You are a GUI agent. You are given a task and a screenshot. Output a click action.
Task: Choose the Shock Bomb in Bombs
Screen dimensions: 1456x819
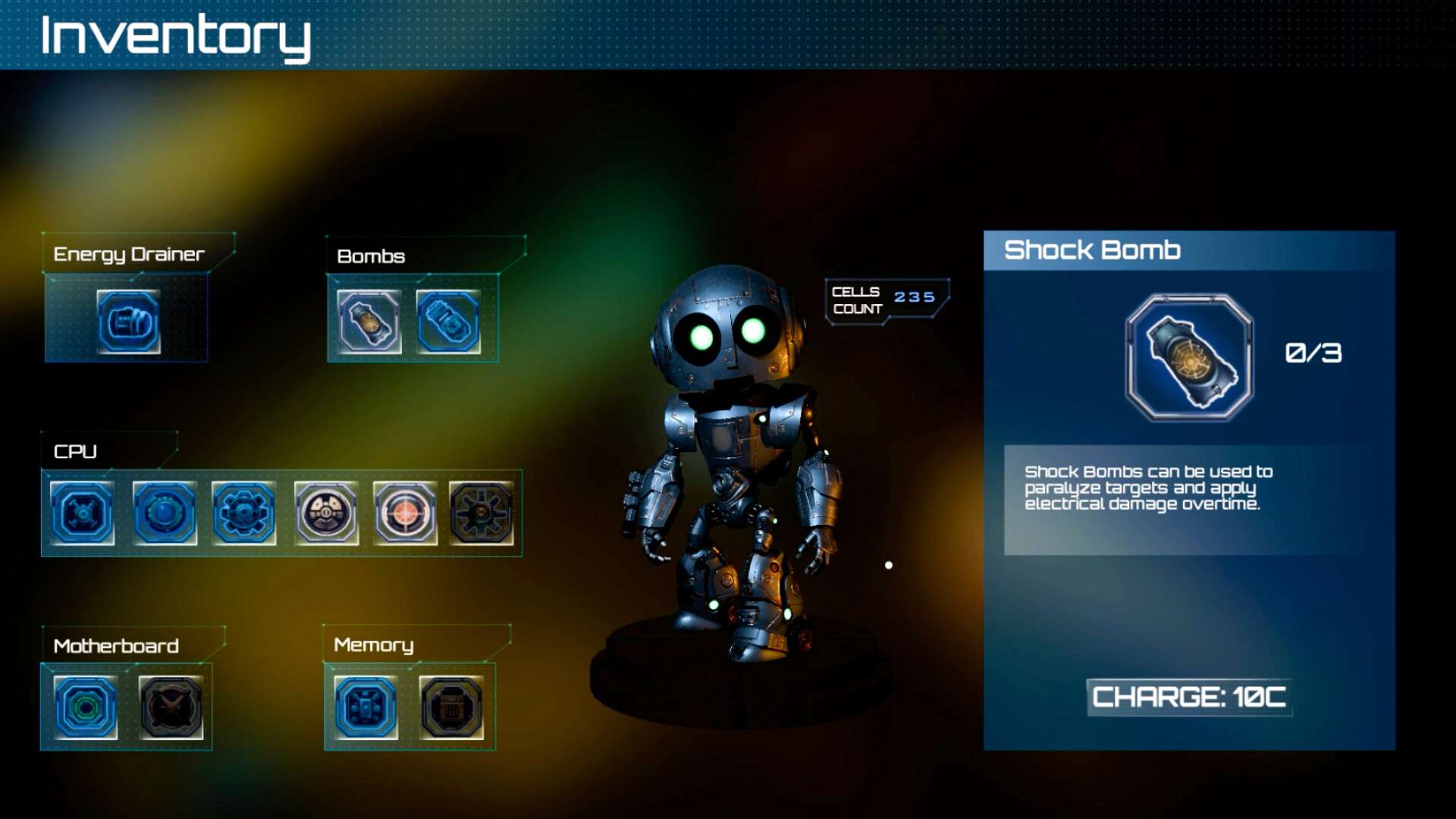[x=369, y=322]
